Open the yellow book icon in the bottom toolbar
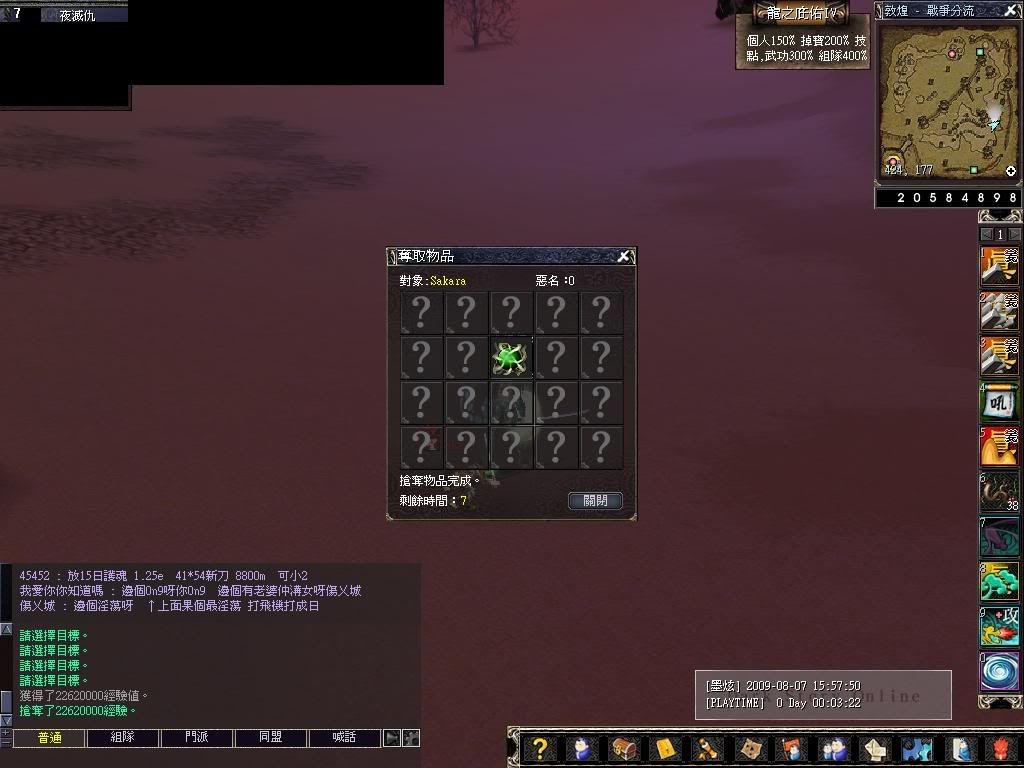This screenshot has width=1024, height=768. [x=666, y=749]
